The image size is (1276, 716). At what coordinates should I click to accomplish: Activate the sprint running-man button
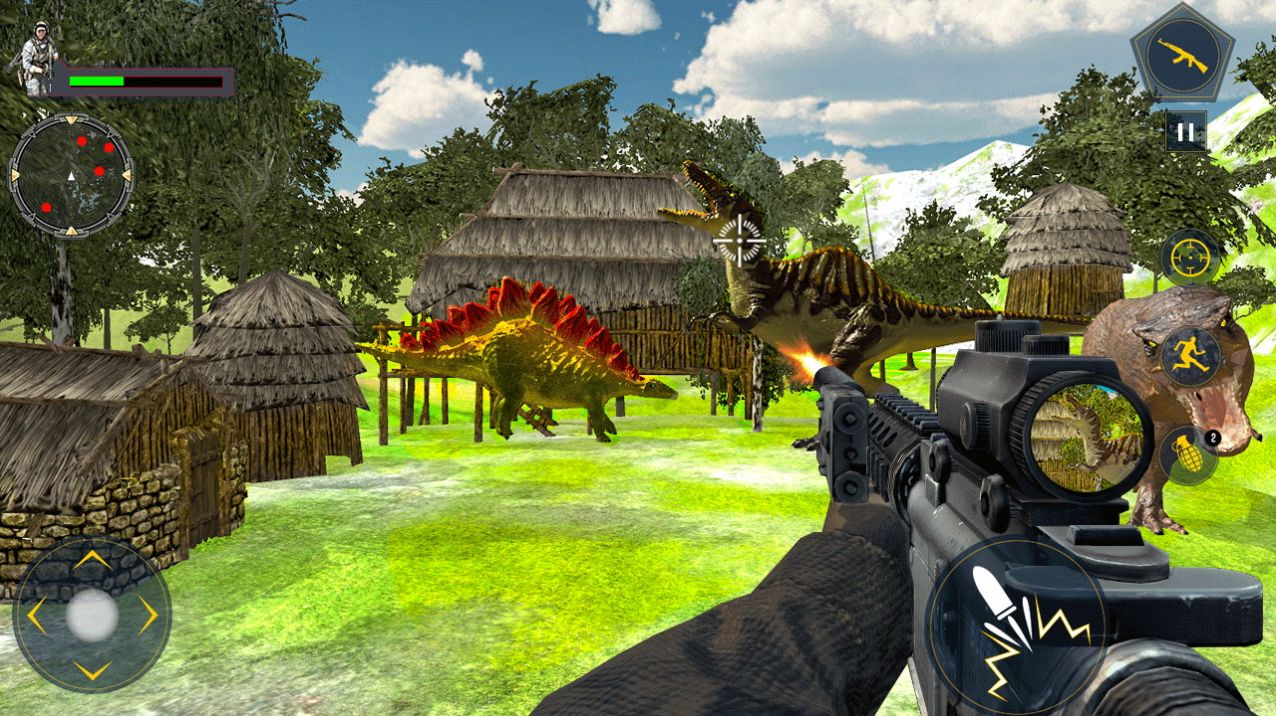tap(1190, 356)
